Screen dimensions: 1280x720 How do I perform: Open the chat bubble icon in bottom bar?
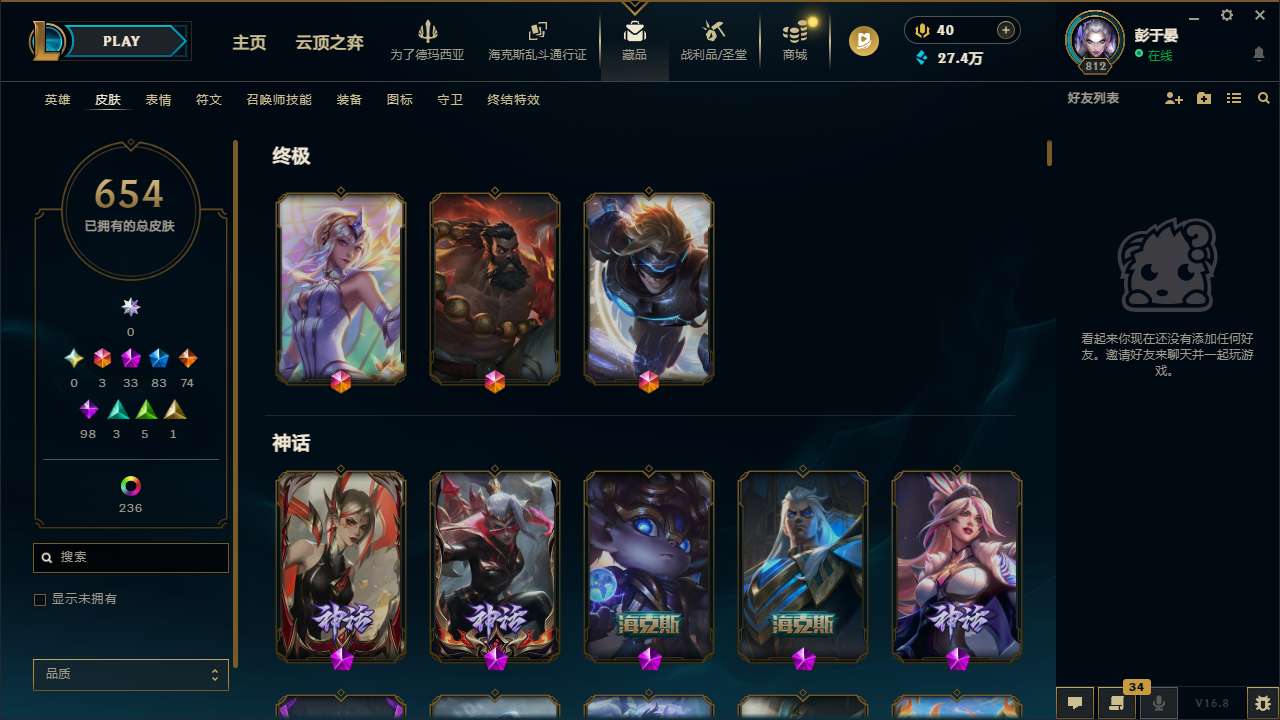tap(1073, 703)
